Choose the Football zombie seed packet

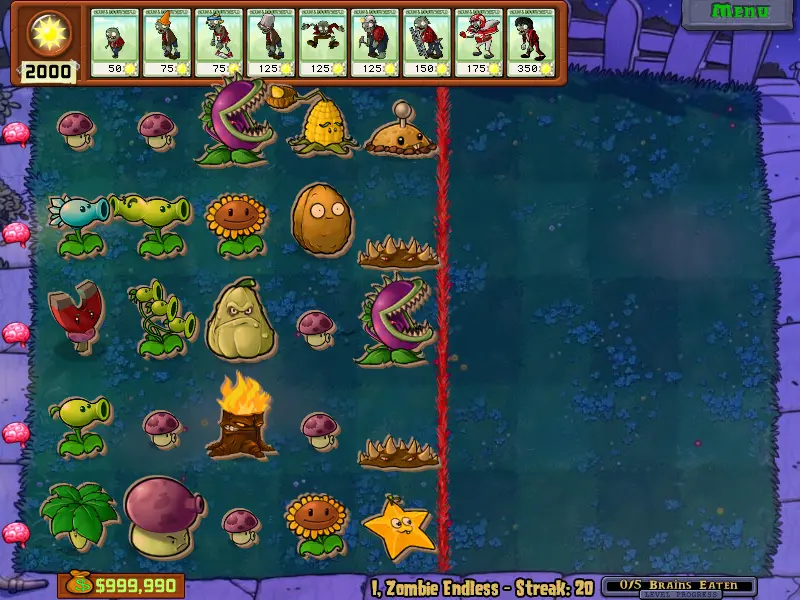click(x=479, y=42)
